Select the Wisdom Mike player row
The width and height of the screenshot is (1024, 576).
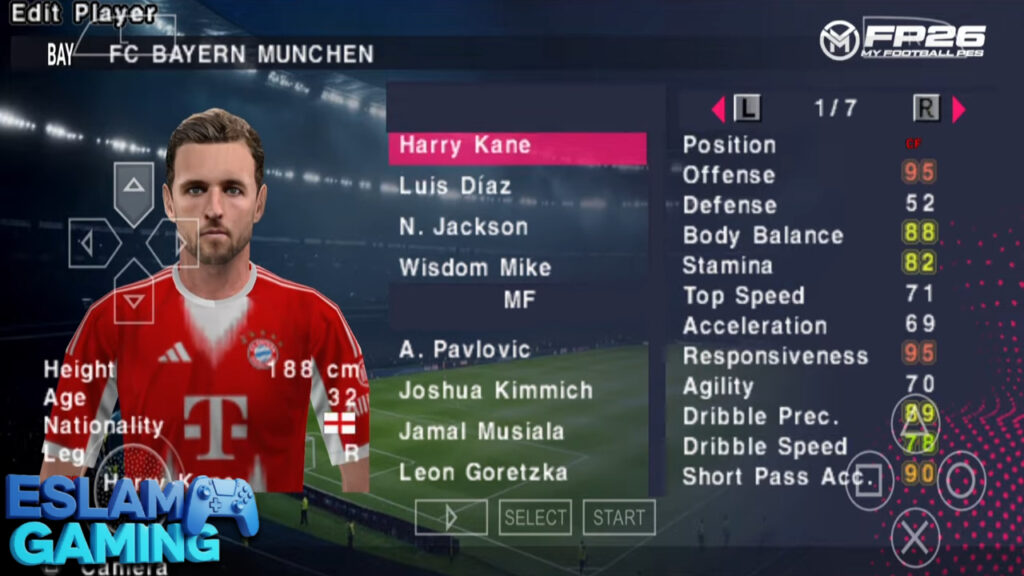point(475,268)
